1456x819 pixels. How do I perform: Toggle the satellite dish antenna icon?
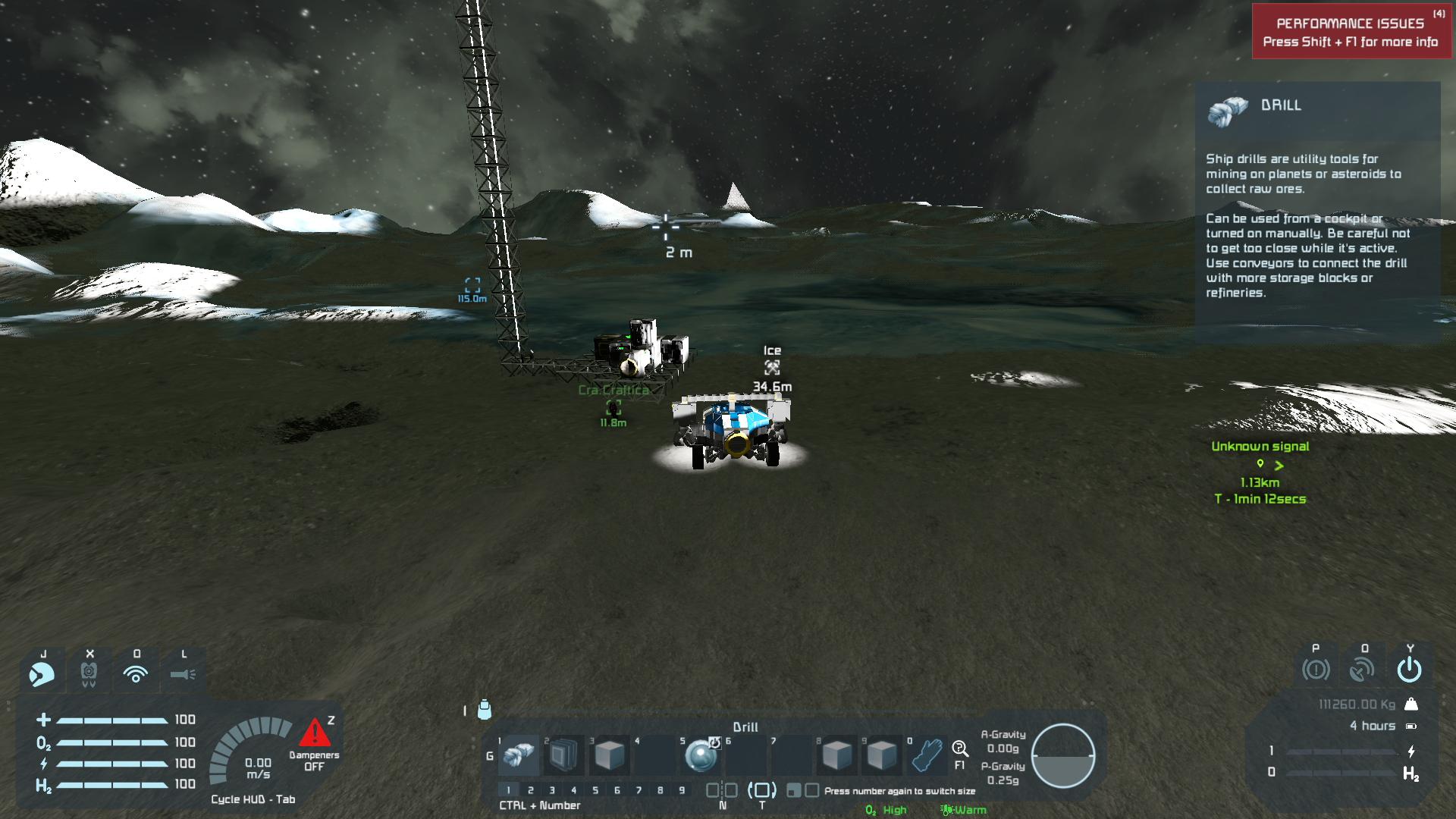tap(1363, 670)
